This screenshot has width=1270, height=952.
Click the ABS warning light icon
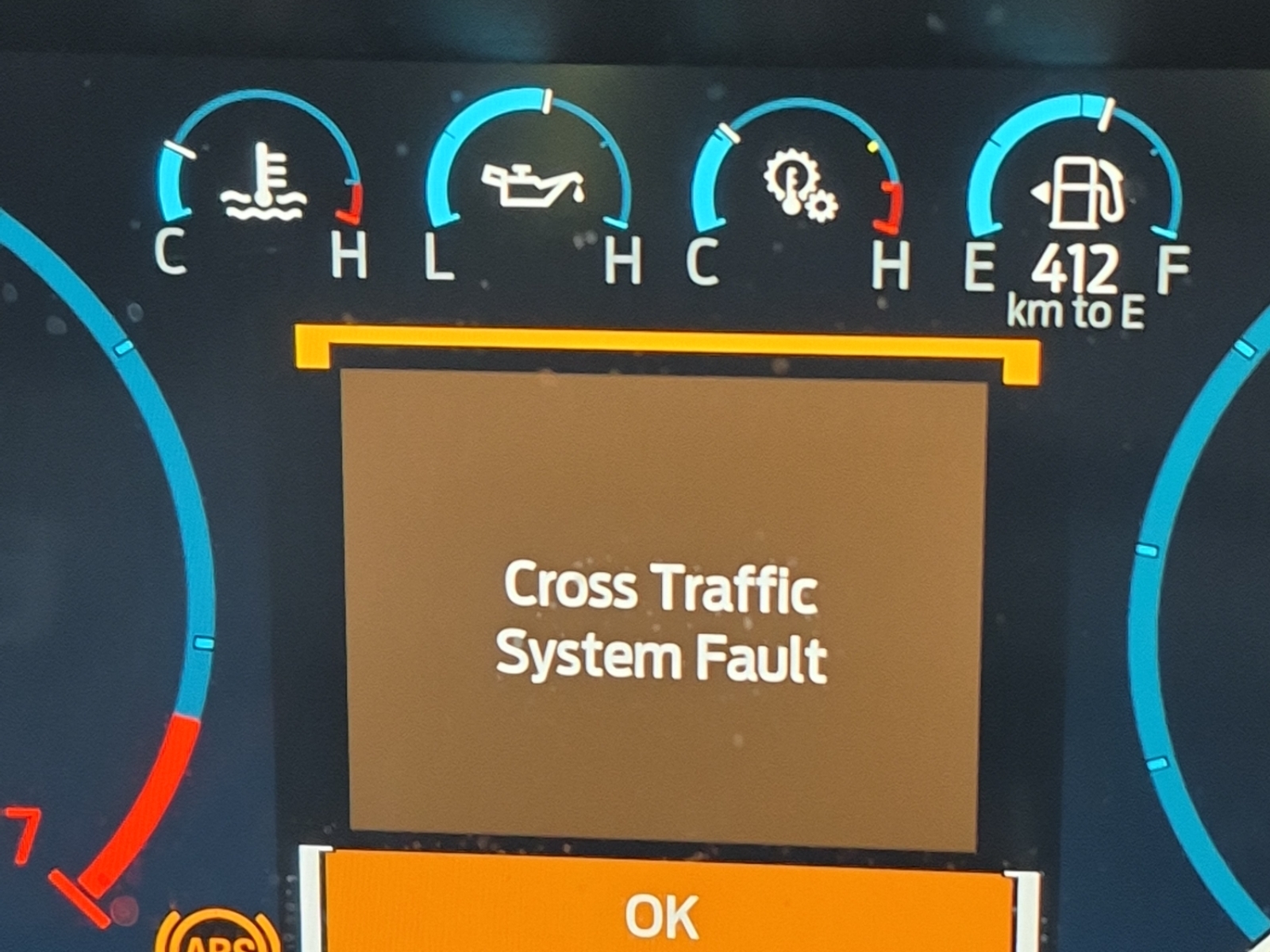217,938
